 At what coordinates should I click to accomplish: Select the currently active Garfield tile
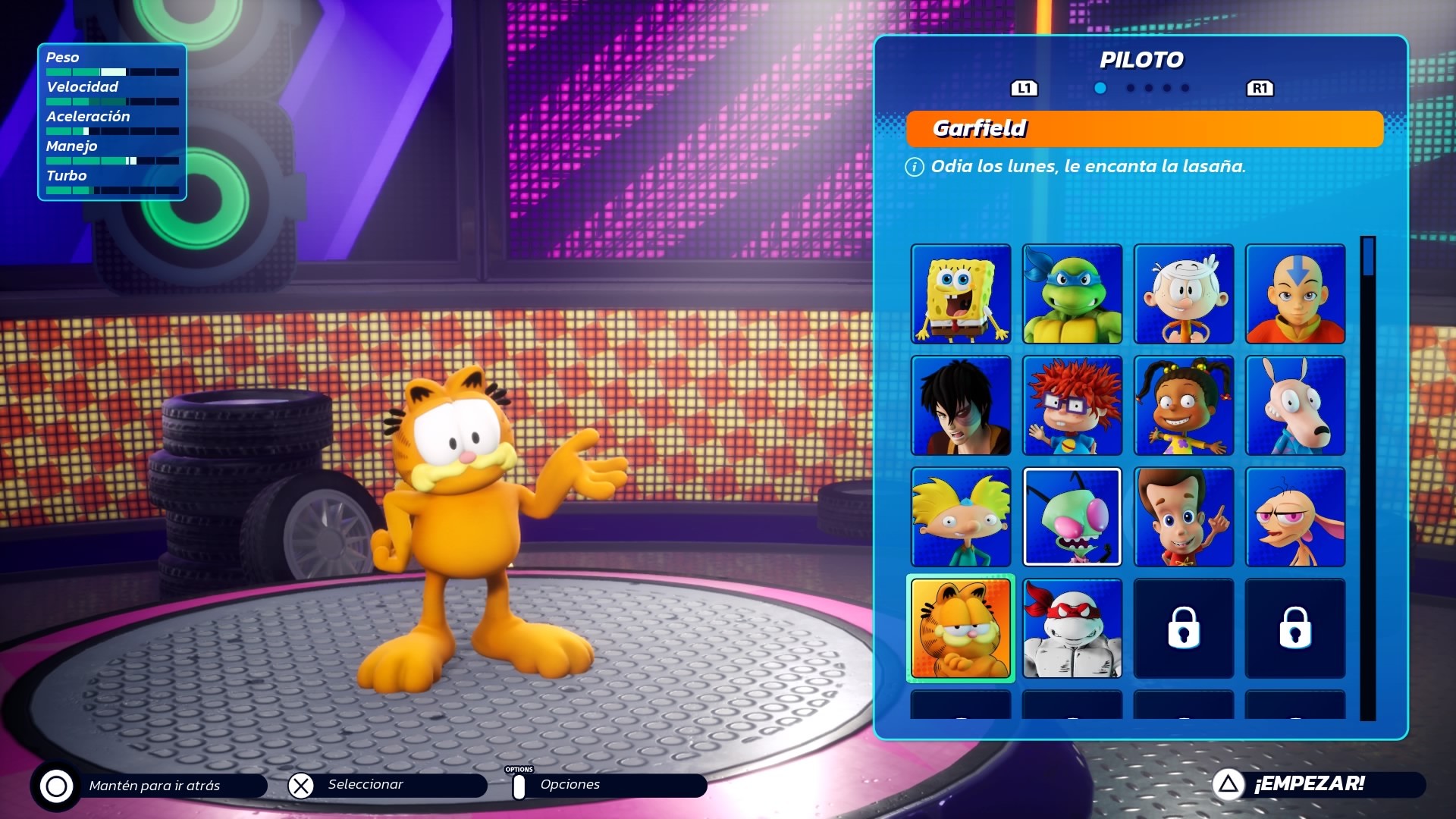(x=960, y=628)
